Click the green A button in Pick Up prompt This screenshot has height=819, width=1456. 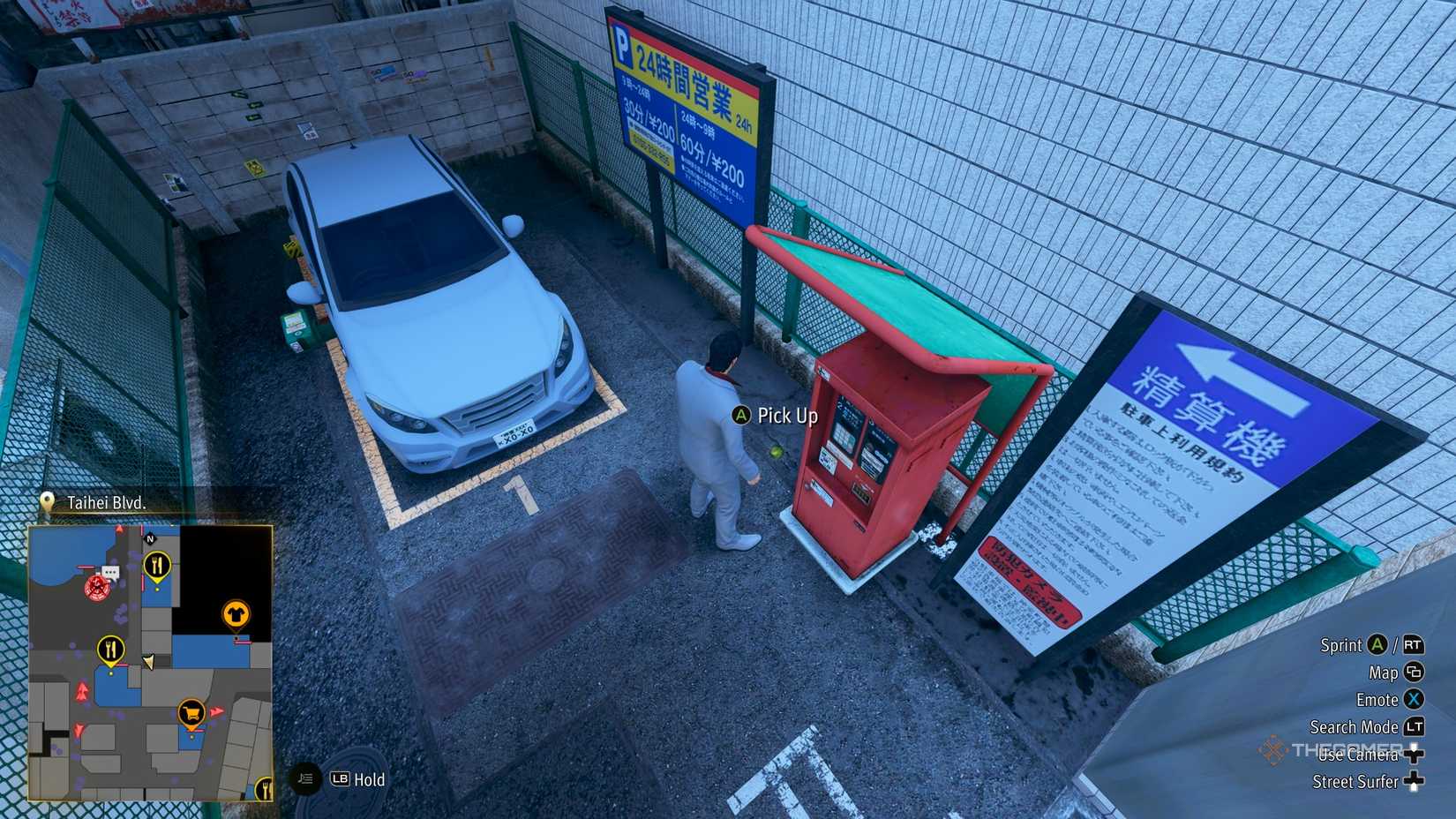click(743, 415)
